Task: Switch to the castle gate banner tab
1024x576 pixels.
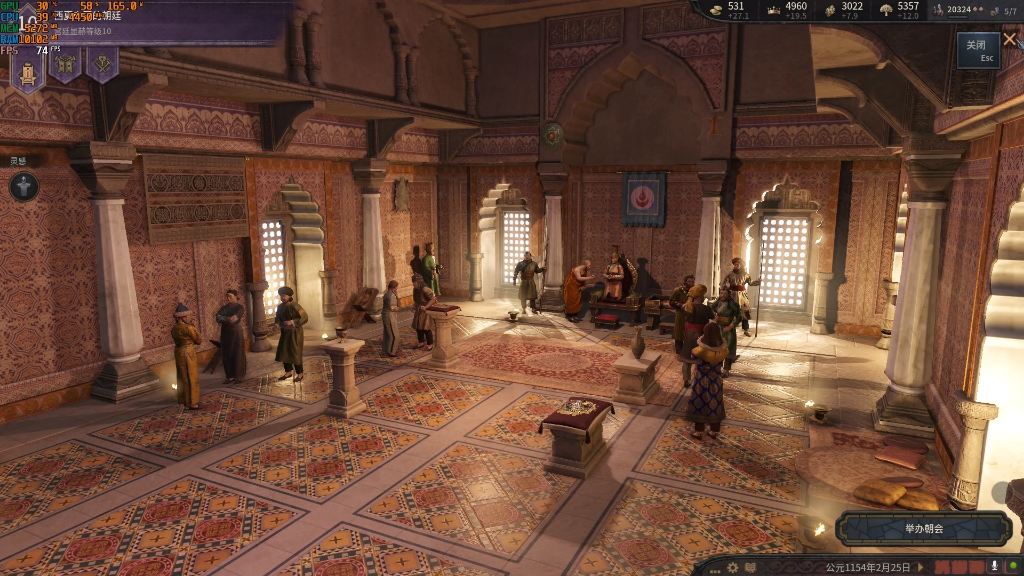Action: point(65,66)
